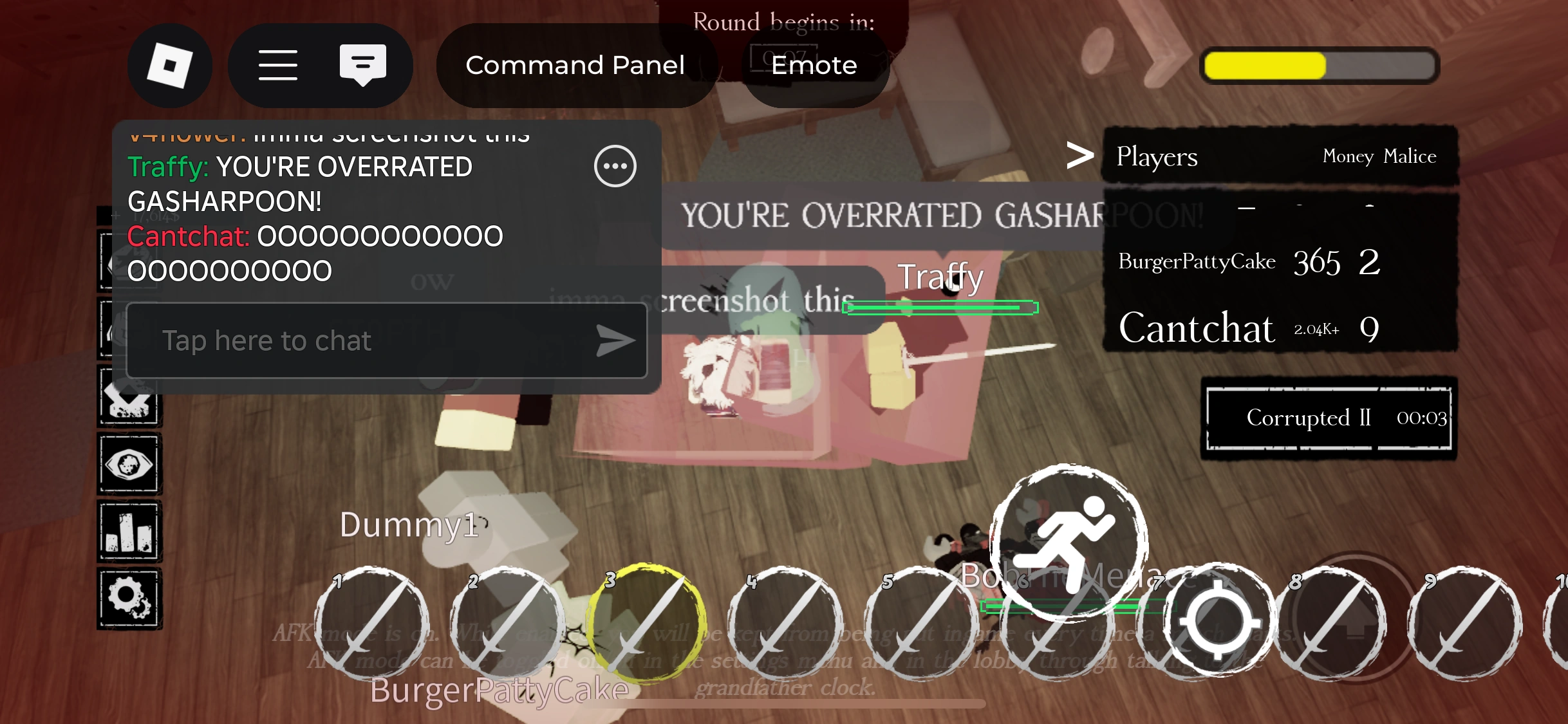Open the Roblox menu icon
Viewport: 1568px width, 724px height.
pos(170,65)
